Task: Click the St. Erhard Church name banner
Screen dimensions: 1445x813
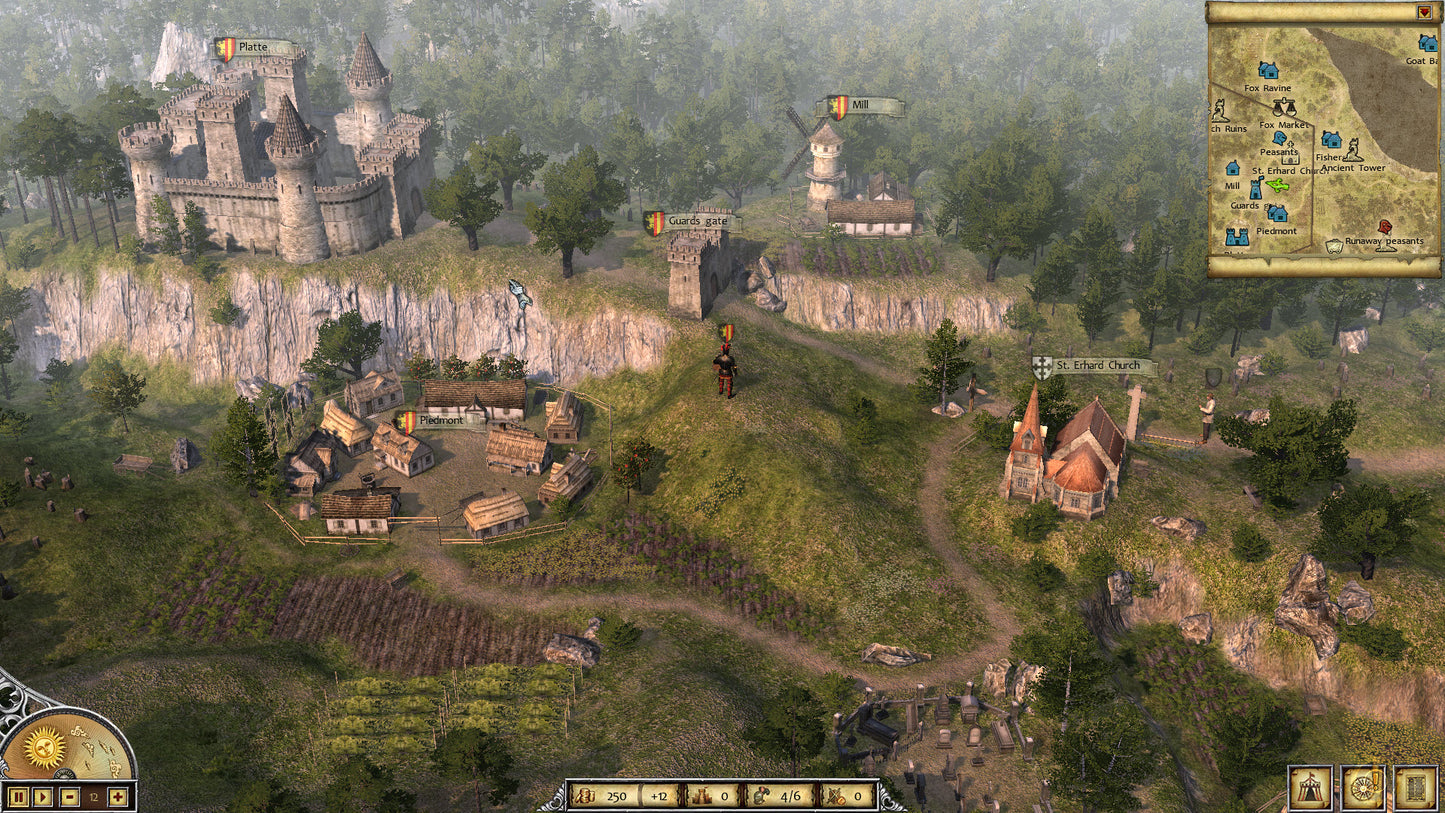Action: coord(1095,367)
